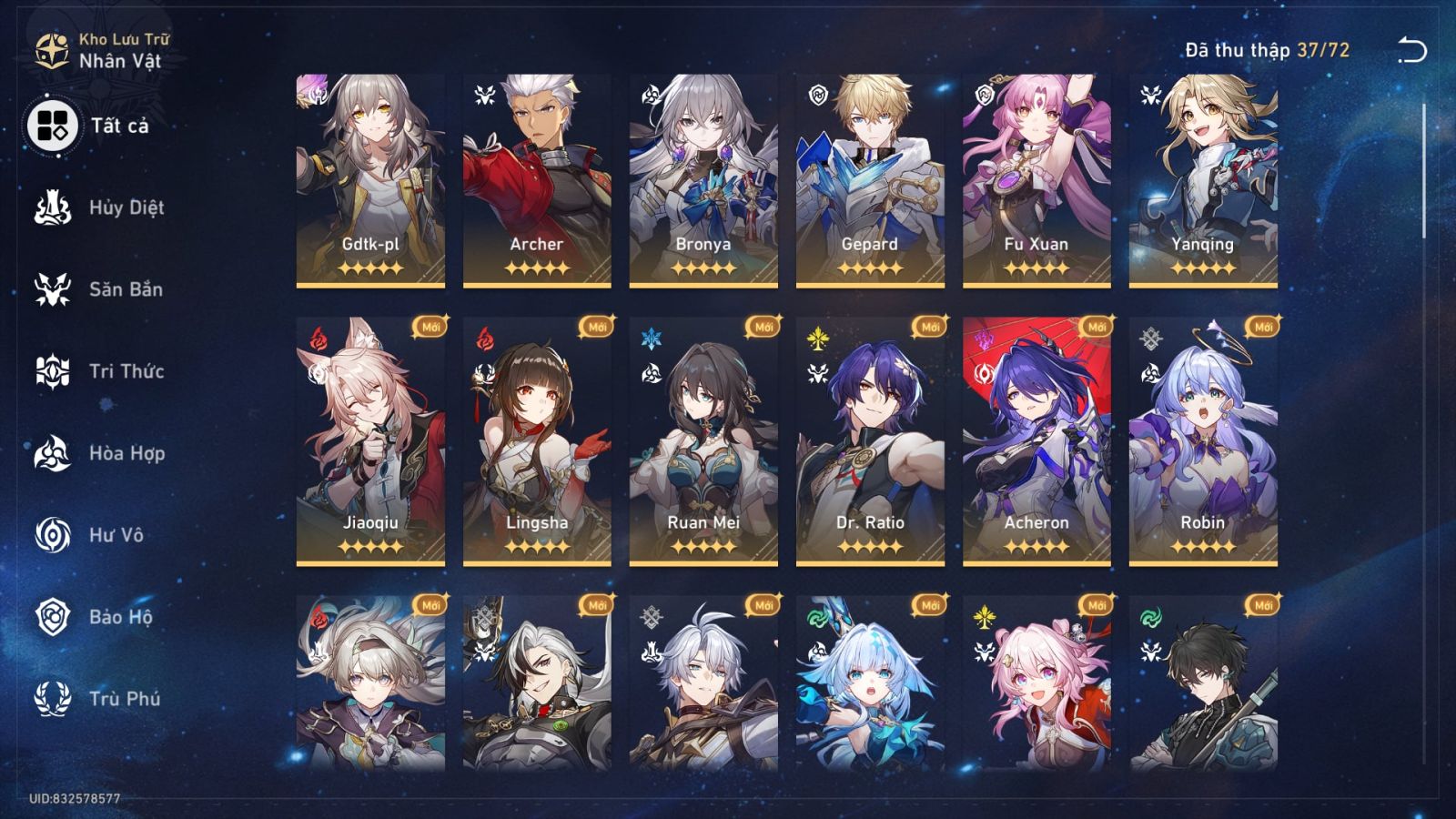Select the Săn Bắn path filter icon

51,289
